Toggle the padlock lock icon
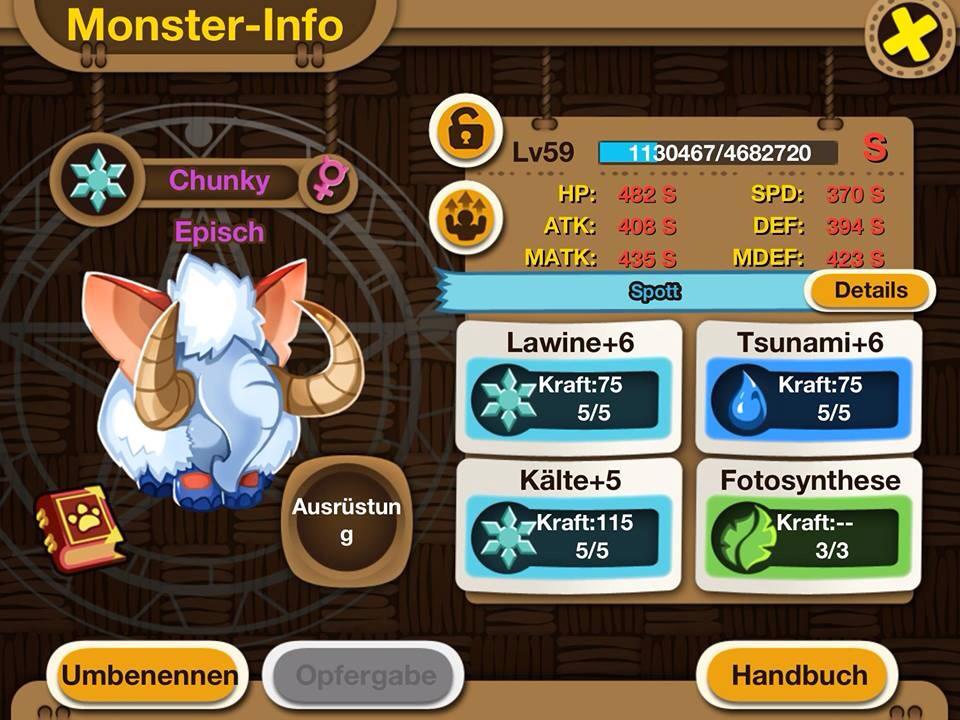 click(462, 131)
